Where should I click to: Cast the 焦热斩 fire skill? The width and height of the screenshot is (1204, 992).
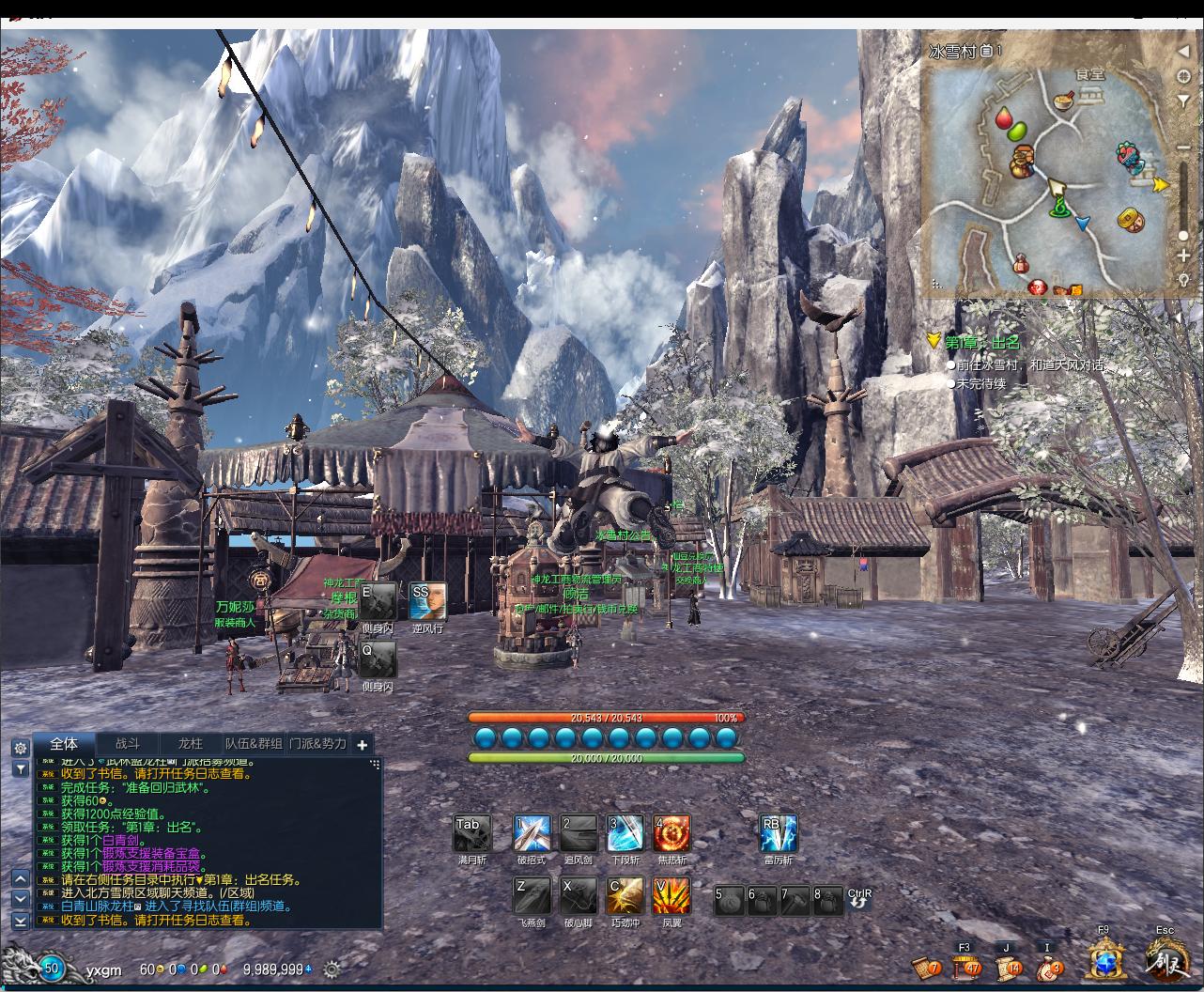coord(671,833)
